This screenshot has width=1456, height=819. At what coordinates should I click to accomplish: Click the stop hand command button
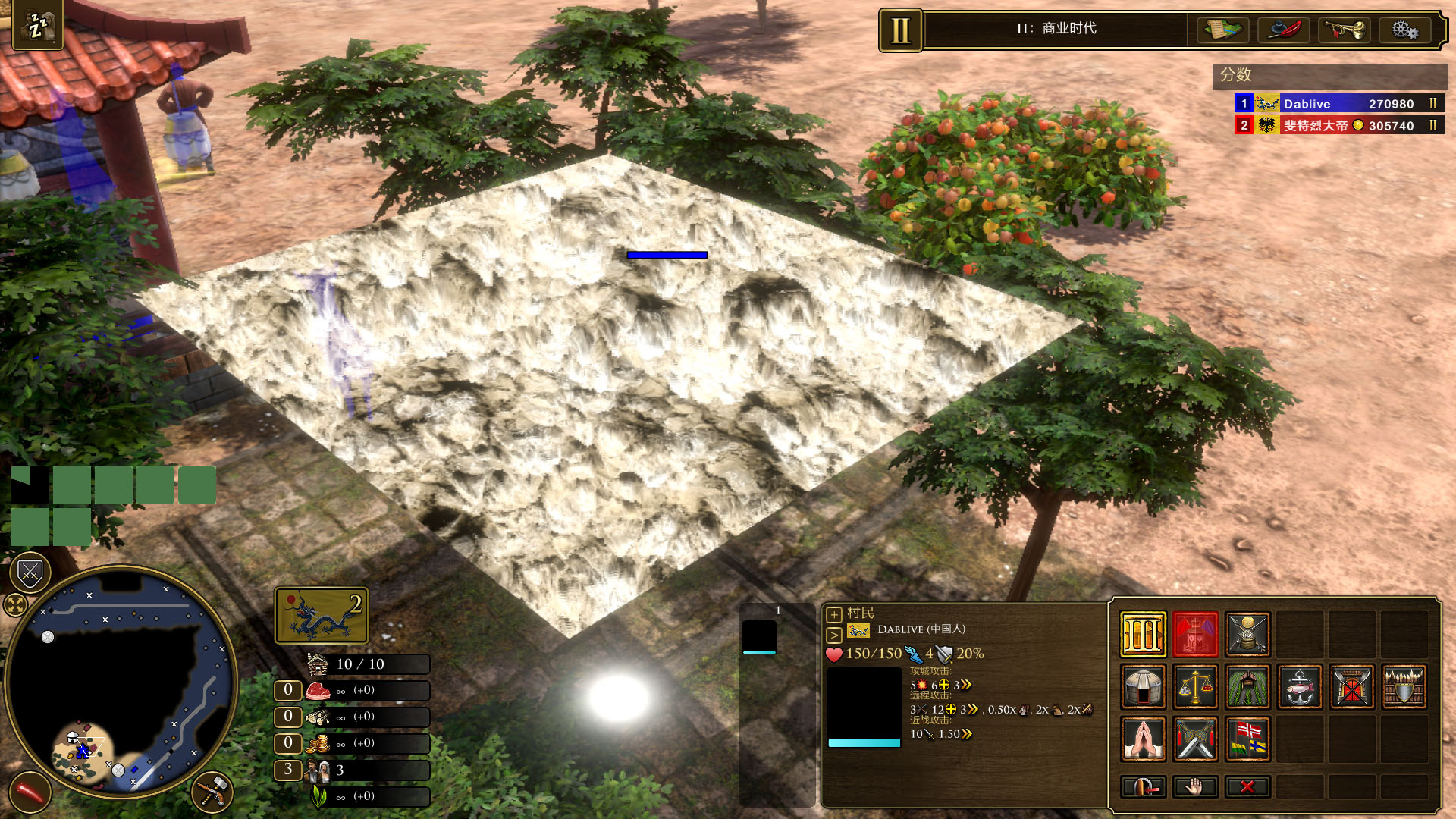coord(1195,786)
